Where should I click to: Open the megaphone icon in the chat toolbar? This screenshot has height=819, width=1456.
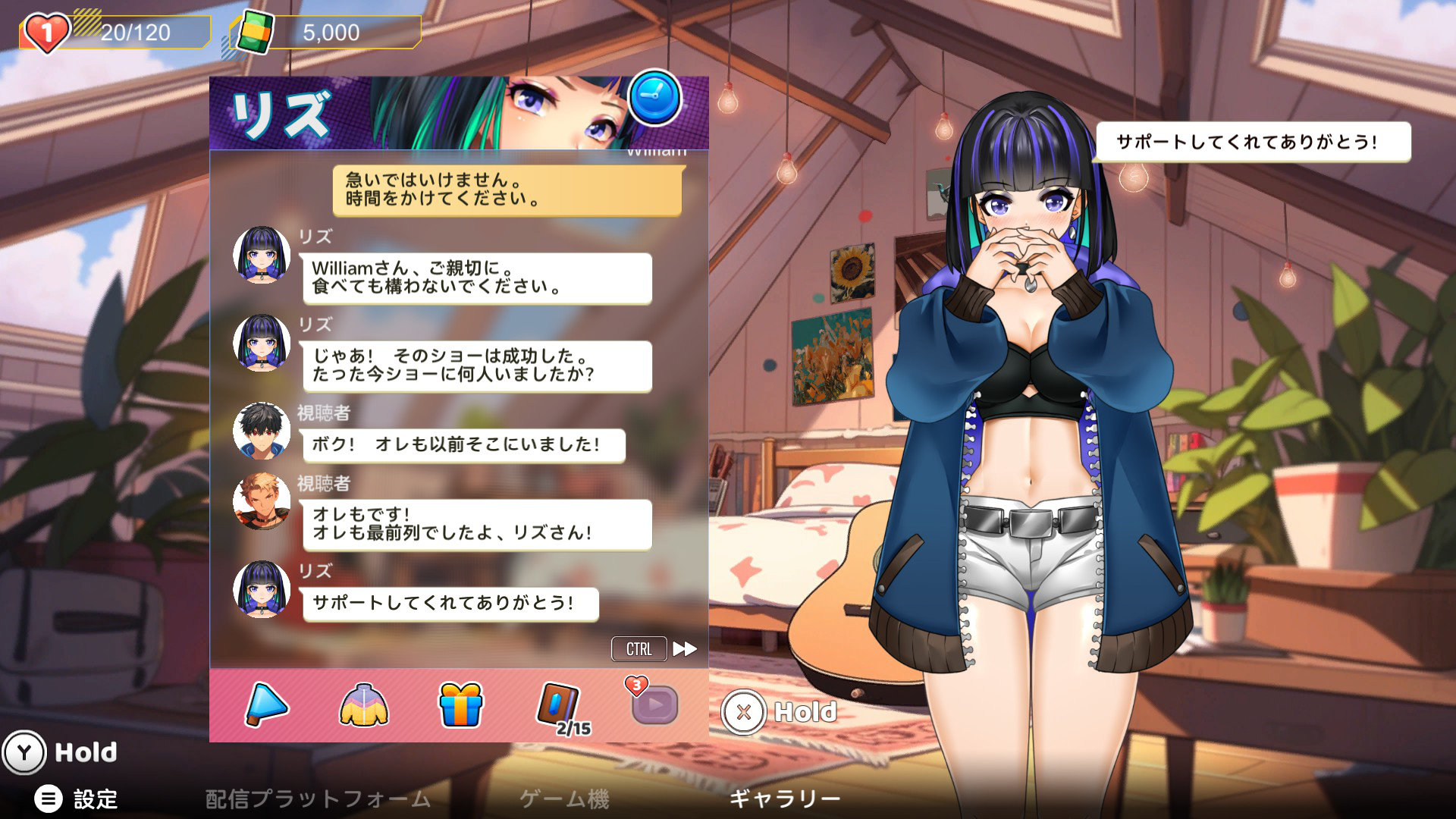pyautogui.click(x=266, y=704)
